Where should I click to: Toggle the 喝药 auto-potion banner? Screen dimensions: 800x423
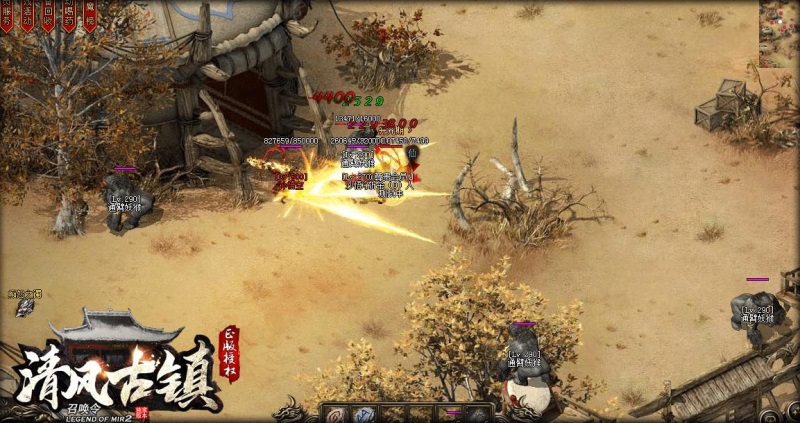69,15
